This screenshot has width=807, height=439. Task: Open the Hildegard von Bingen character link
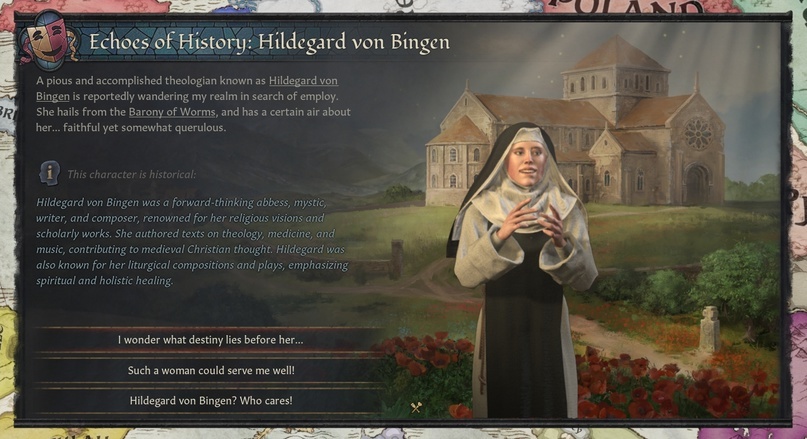(303, 80)
